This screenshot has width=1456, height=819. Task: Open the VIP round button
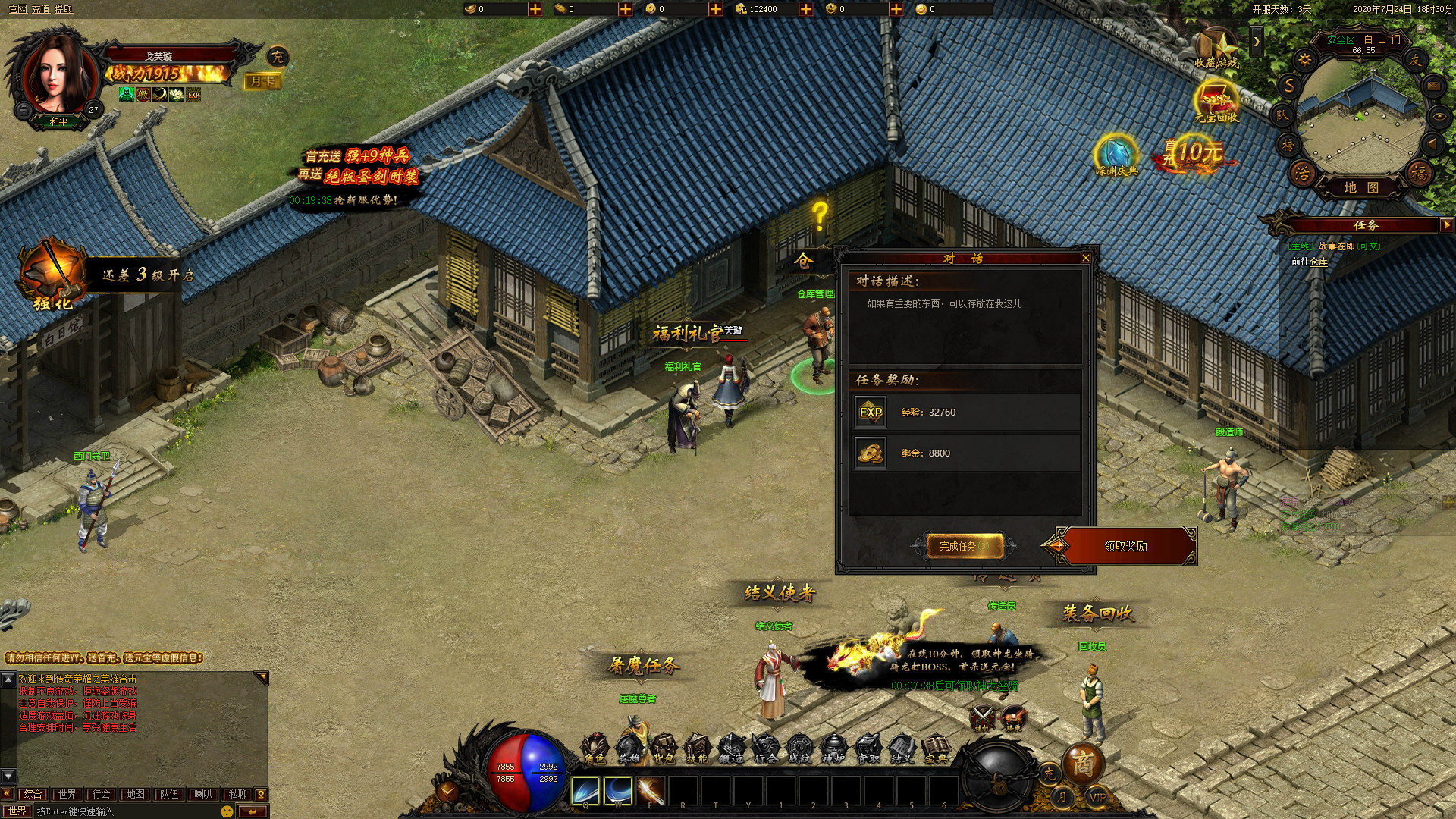[x=1097, y=797]
